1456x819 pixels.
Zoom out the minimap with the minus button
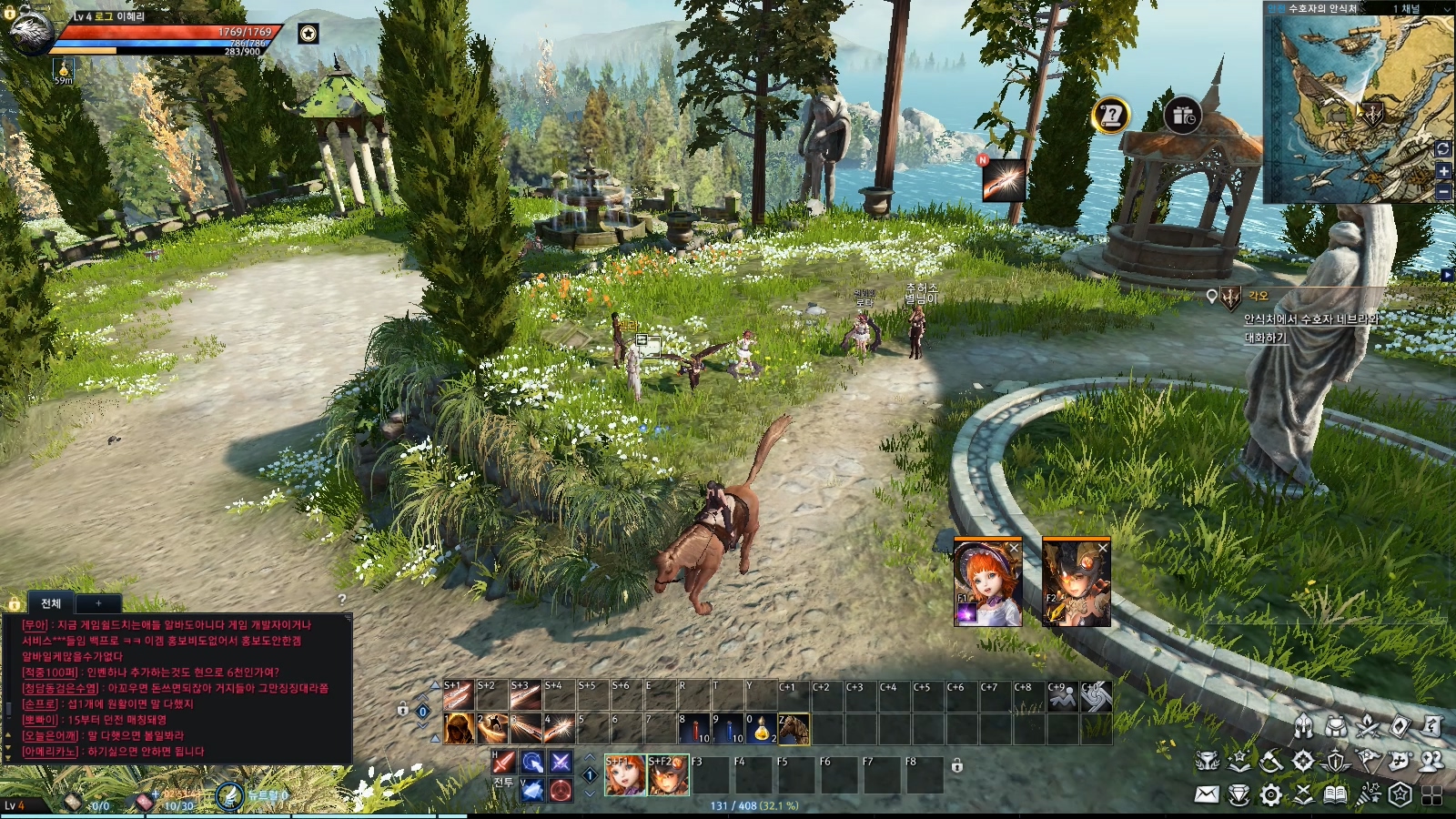point(1443,191)
